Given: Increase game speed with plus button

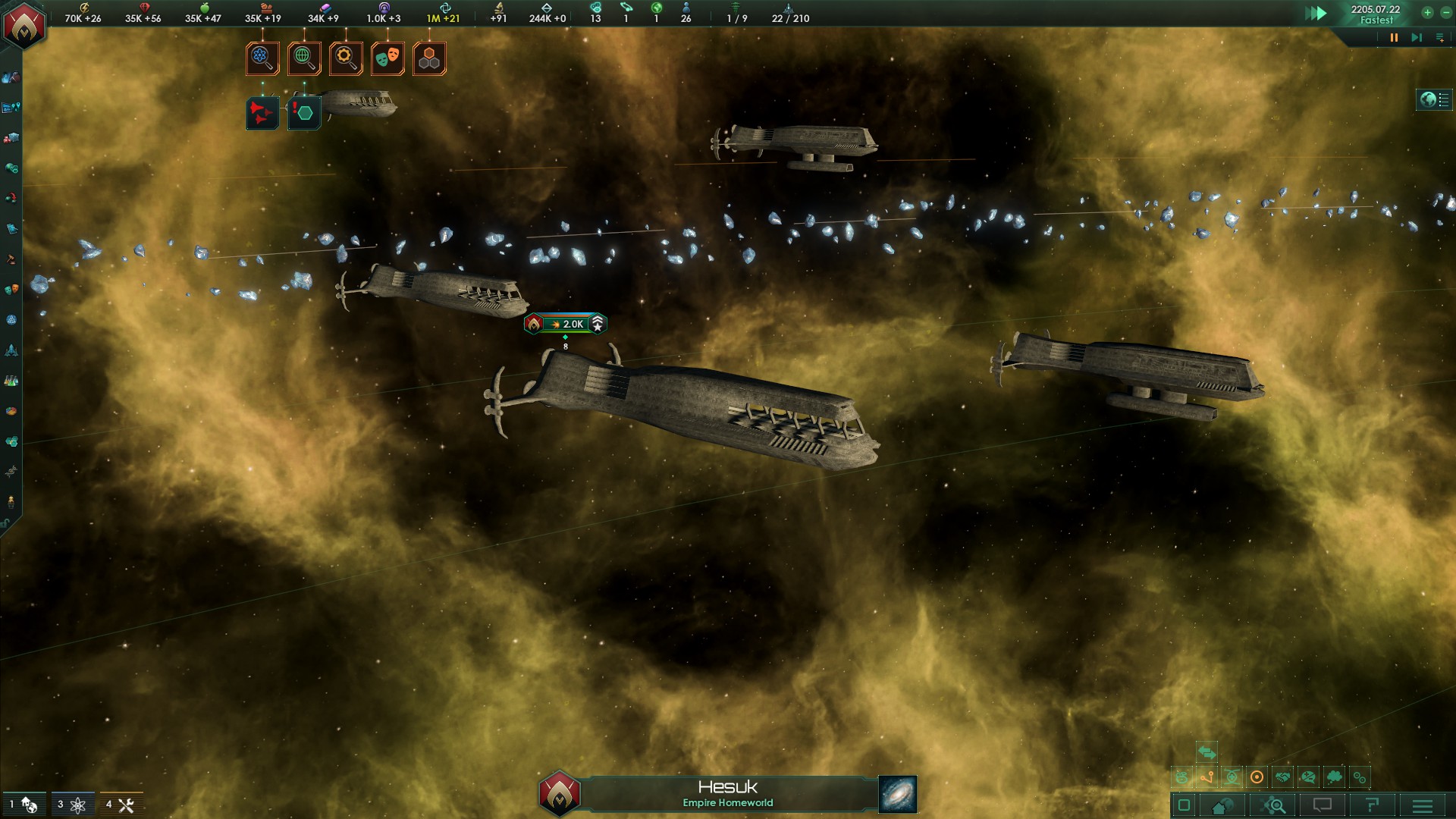Looking at the screenshot, I should [x=1427, y=12].
